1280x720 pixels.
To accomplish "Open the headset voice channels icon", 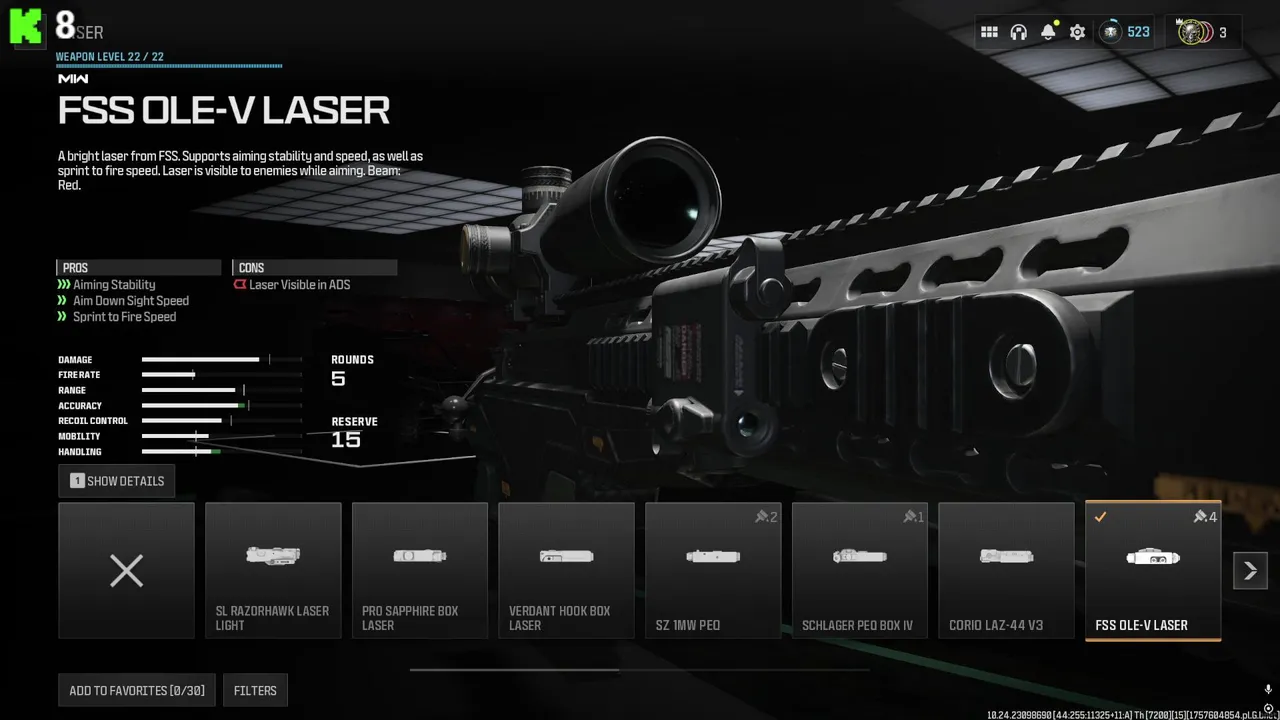I will [x=1019, y=32].
